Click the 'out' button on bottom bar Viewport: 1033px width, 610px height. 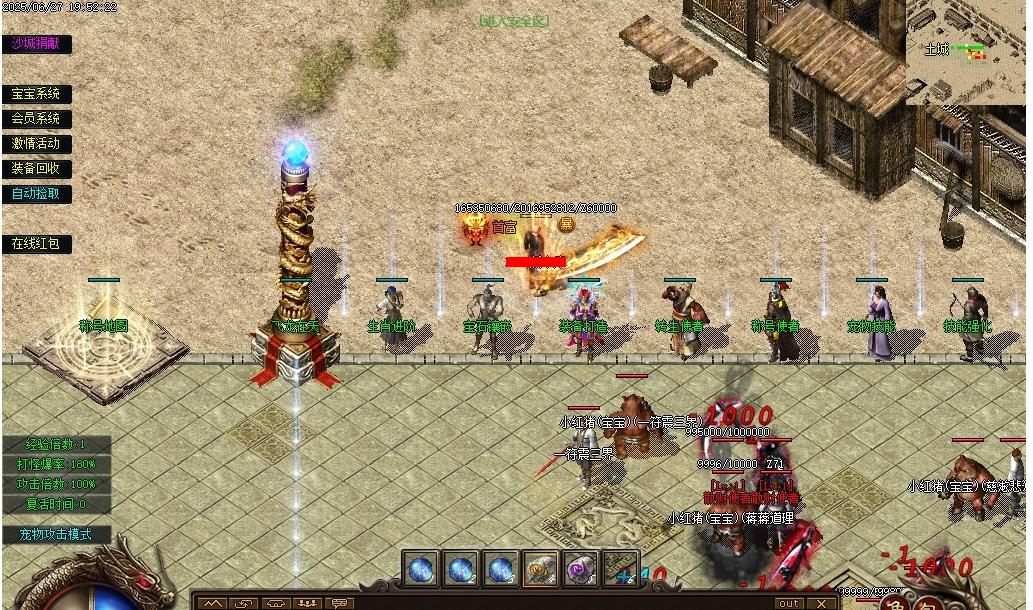[x=790, y=603]
